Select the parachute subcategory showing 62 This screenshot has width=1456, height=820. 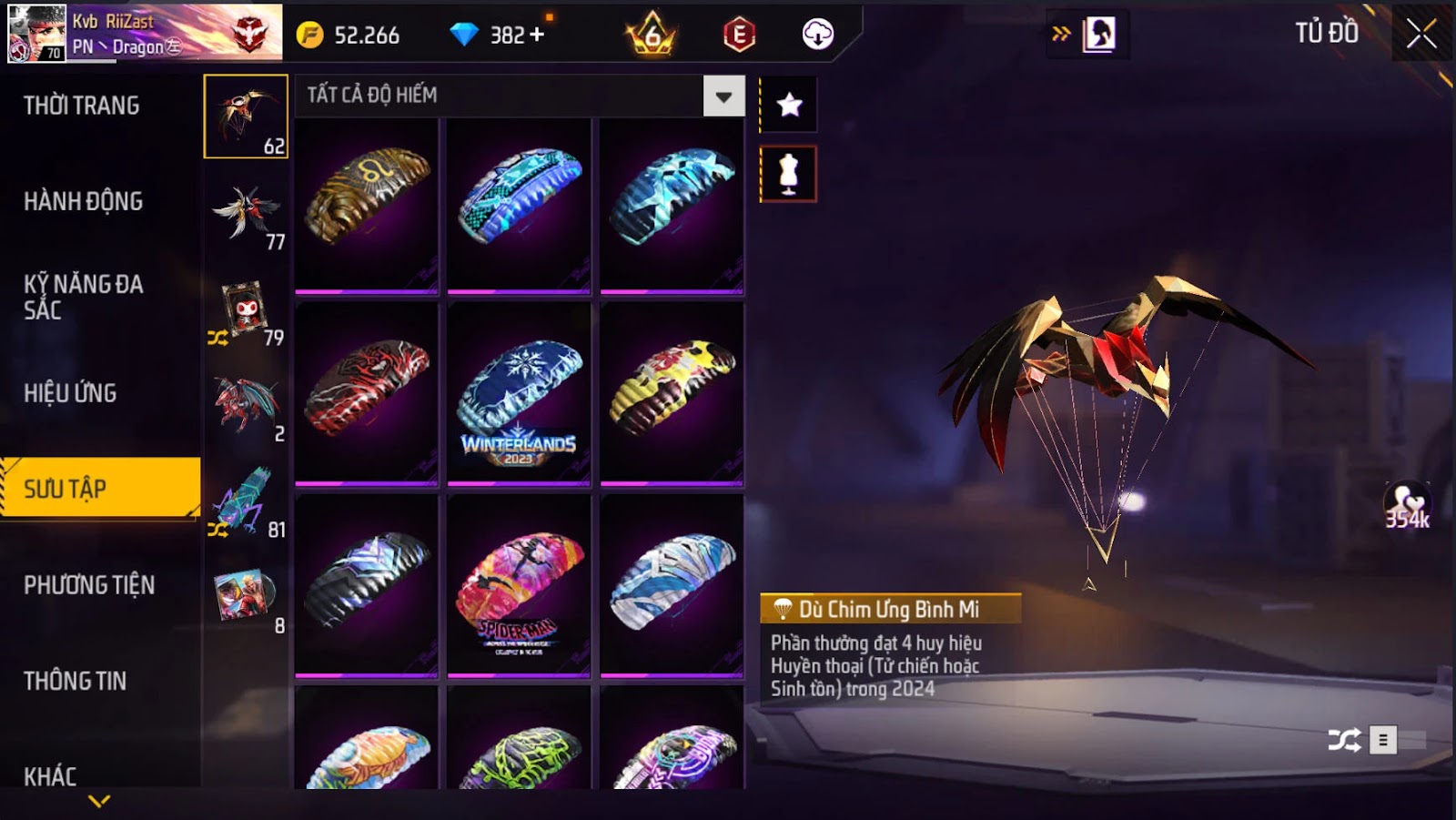click(x=246, y=116)
